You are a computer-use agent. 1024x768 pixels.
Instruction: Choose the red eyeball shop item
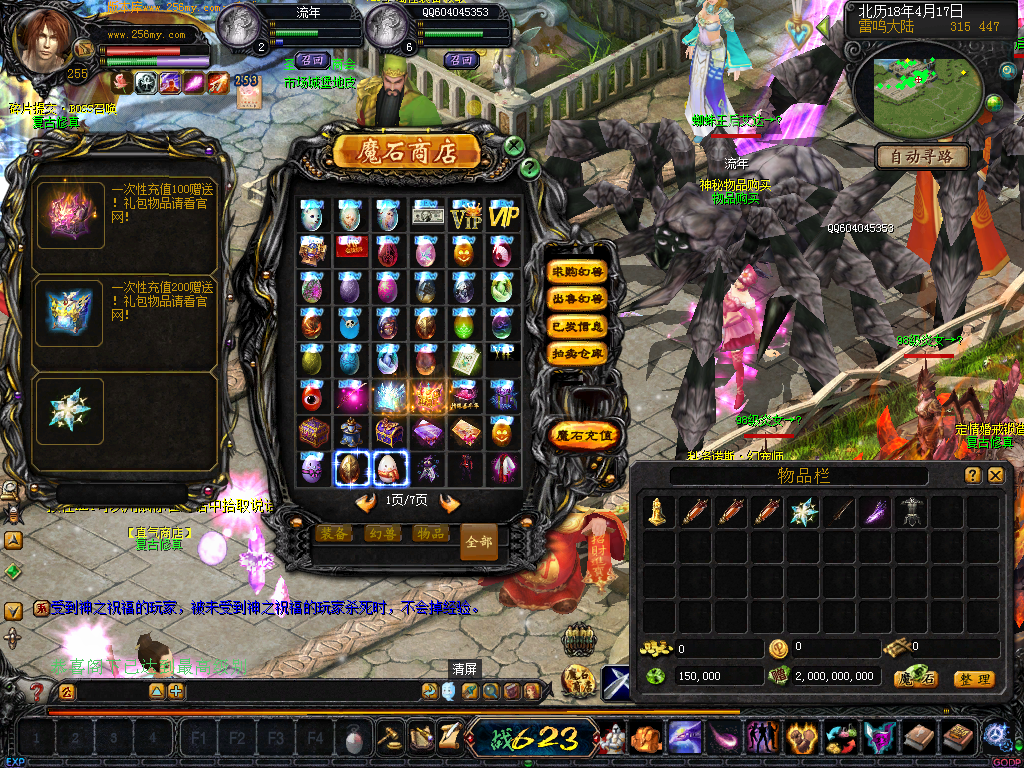tap(312, 397)
